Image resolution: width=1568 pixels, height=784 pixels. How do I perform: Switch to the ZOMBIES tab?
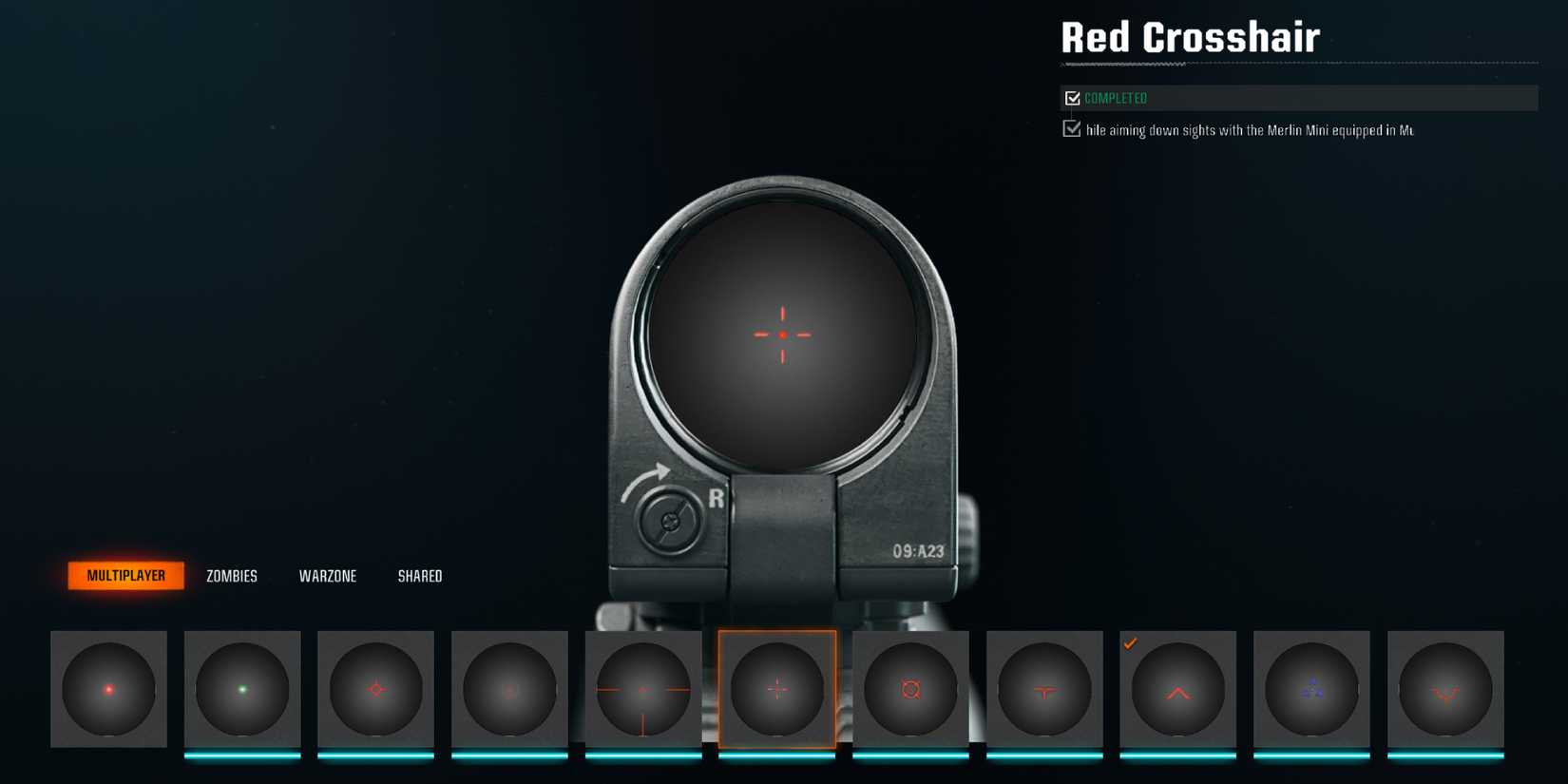[231, 576]
